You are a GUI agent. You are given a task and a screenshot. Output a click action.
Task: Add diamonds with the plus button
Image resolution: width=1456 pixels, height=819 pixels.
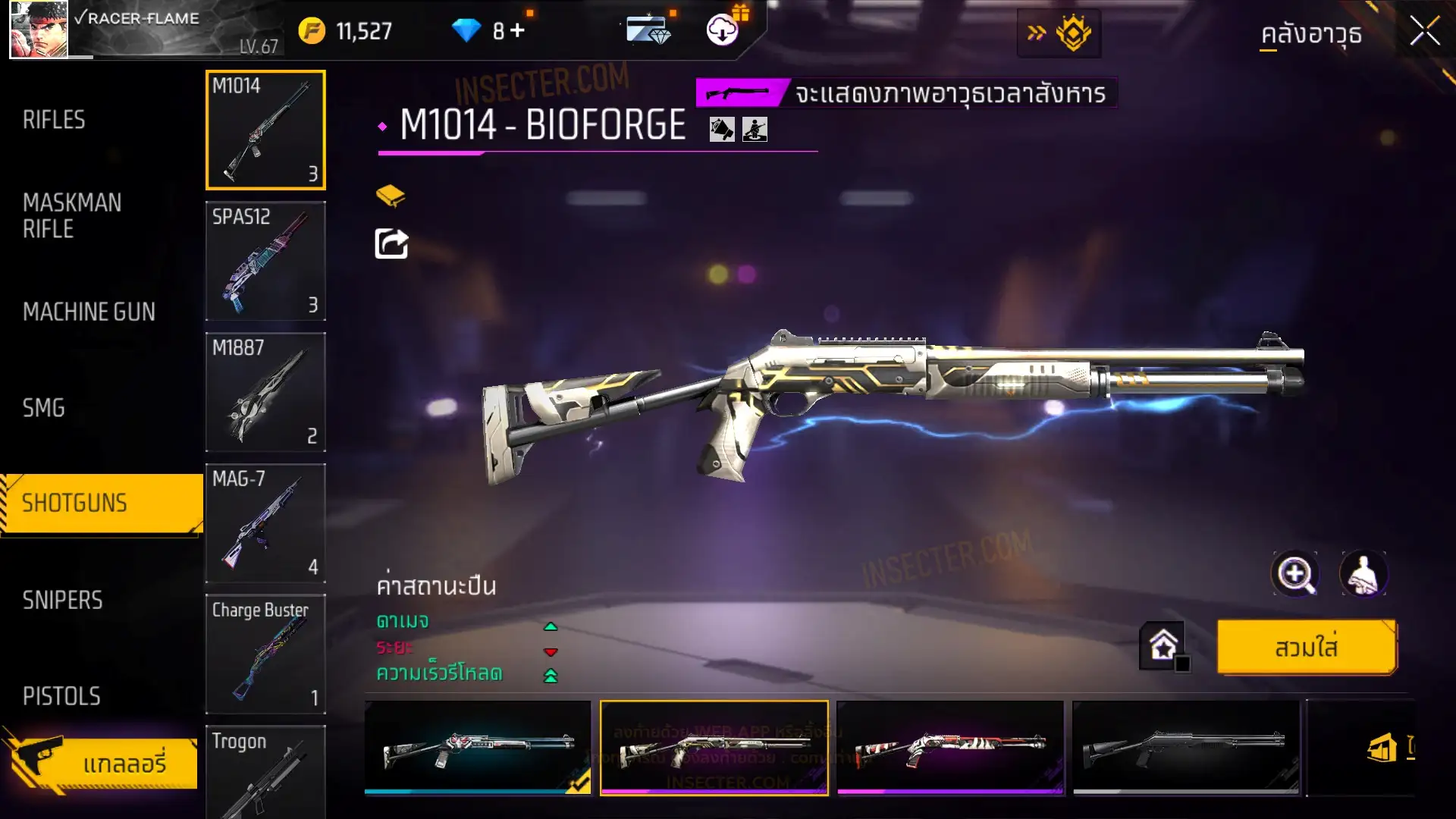click(517, 30)
